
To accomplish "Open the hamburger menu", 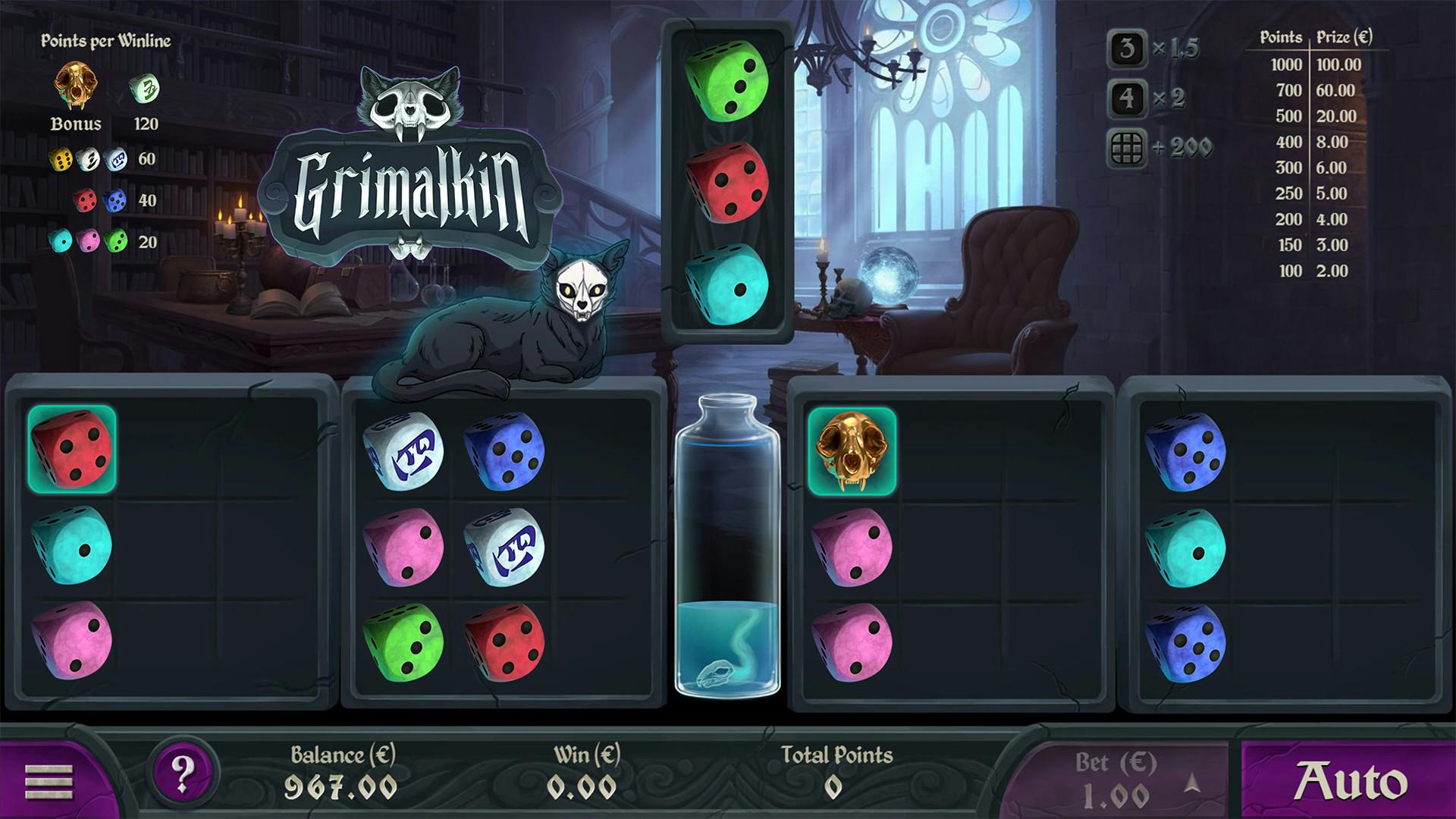I will 49,781.
